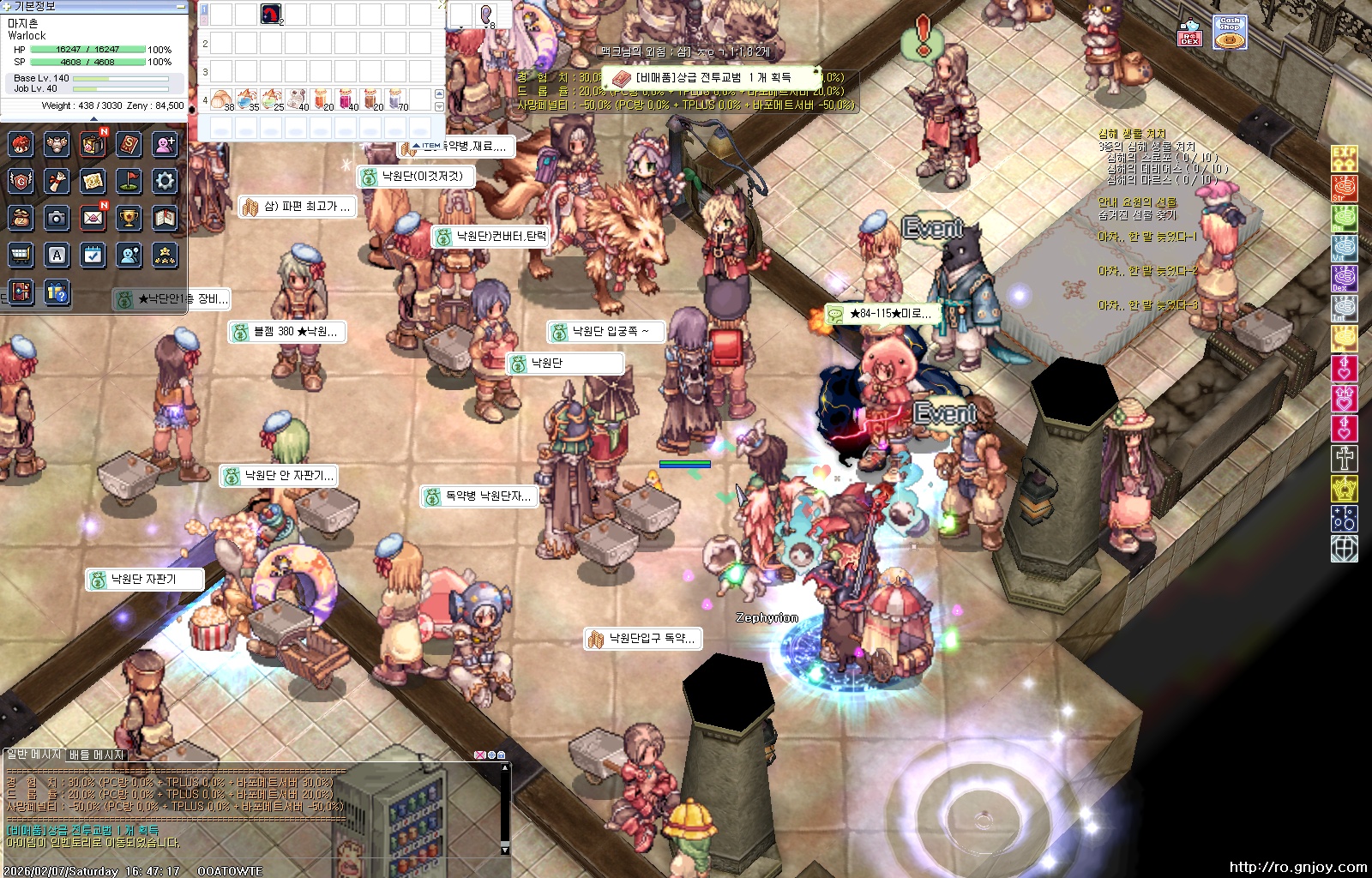
Task: Open the character status icon (red-haired face)
Action: 21,144
